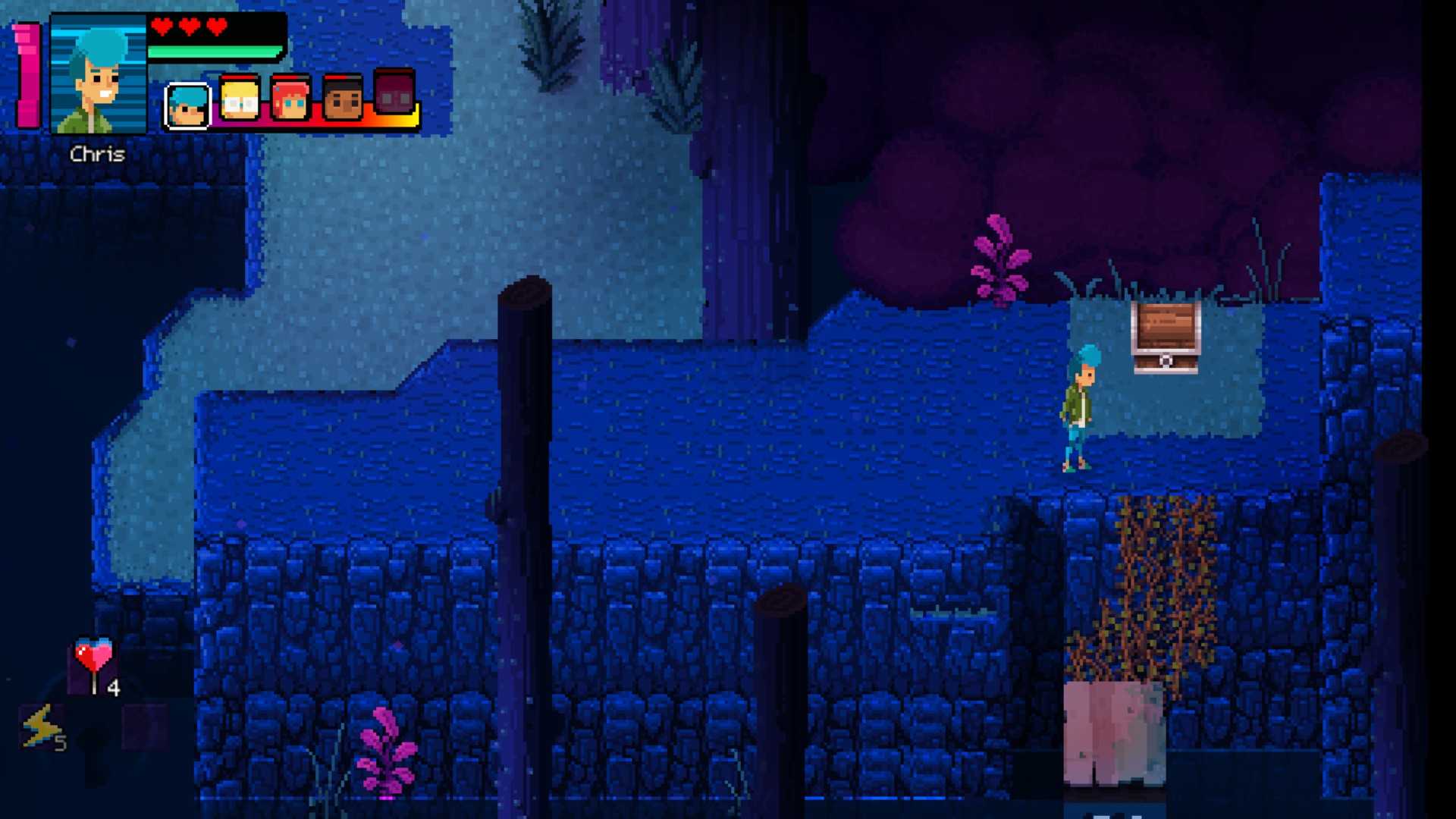Viewport: 1456px width, 819px height.
Task: Switch to the blonde character with glasses
Action: [240, 99]
